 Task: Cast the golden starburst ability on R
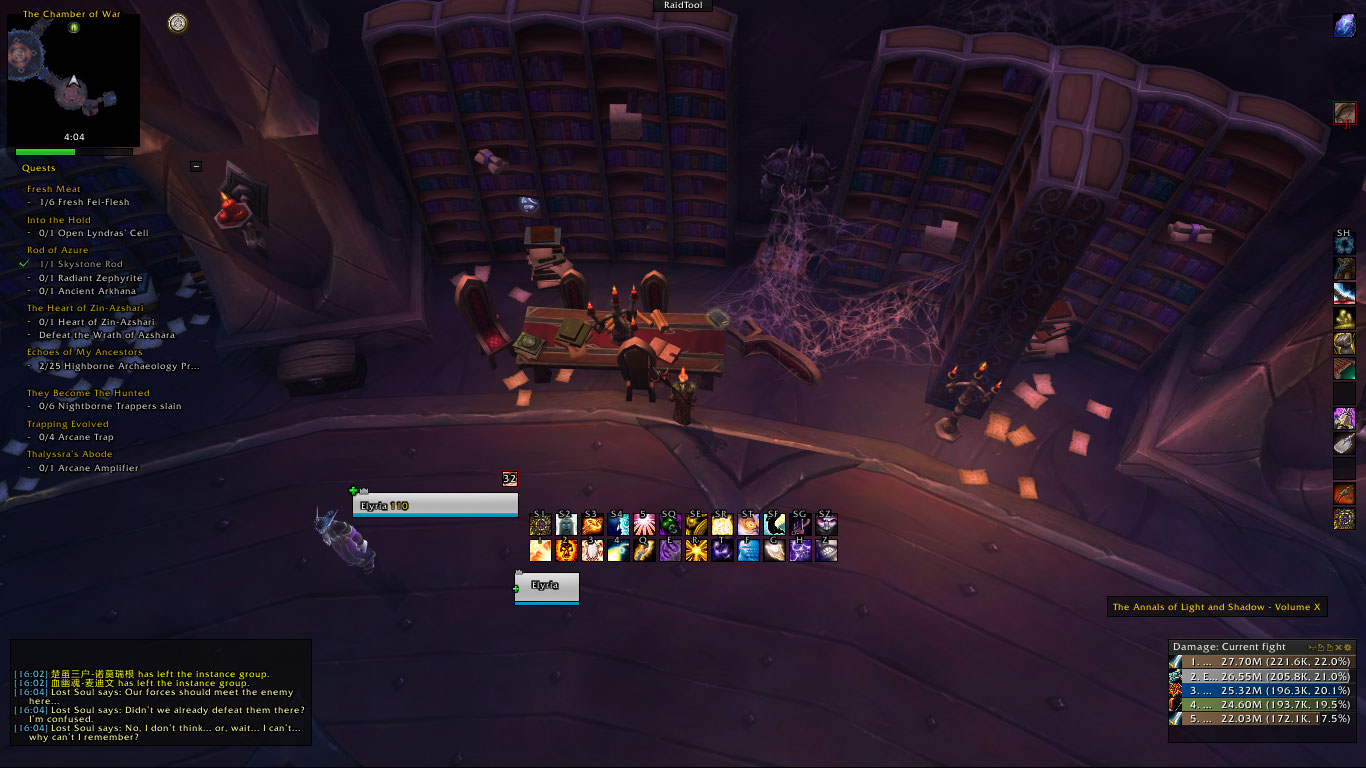point(696,550)
